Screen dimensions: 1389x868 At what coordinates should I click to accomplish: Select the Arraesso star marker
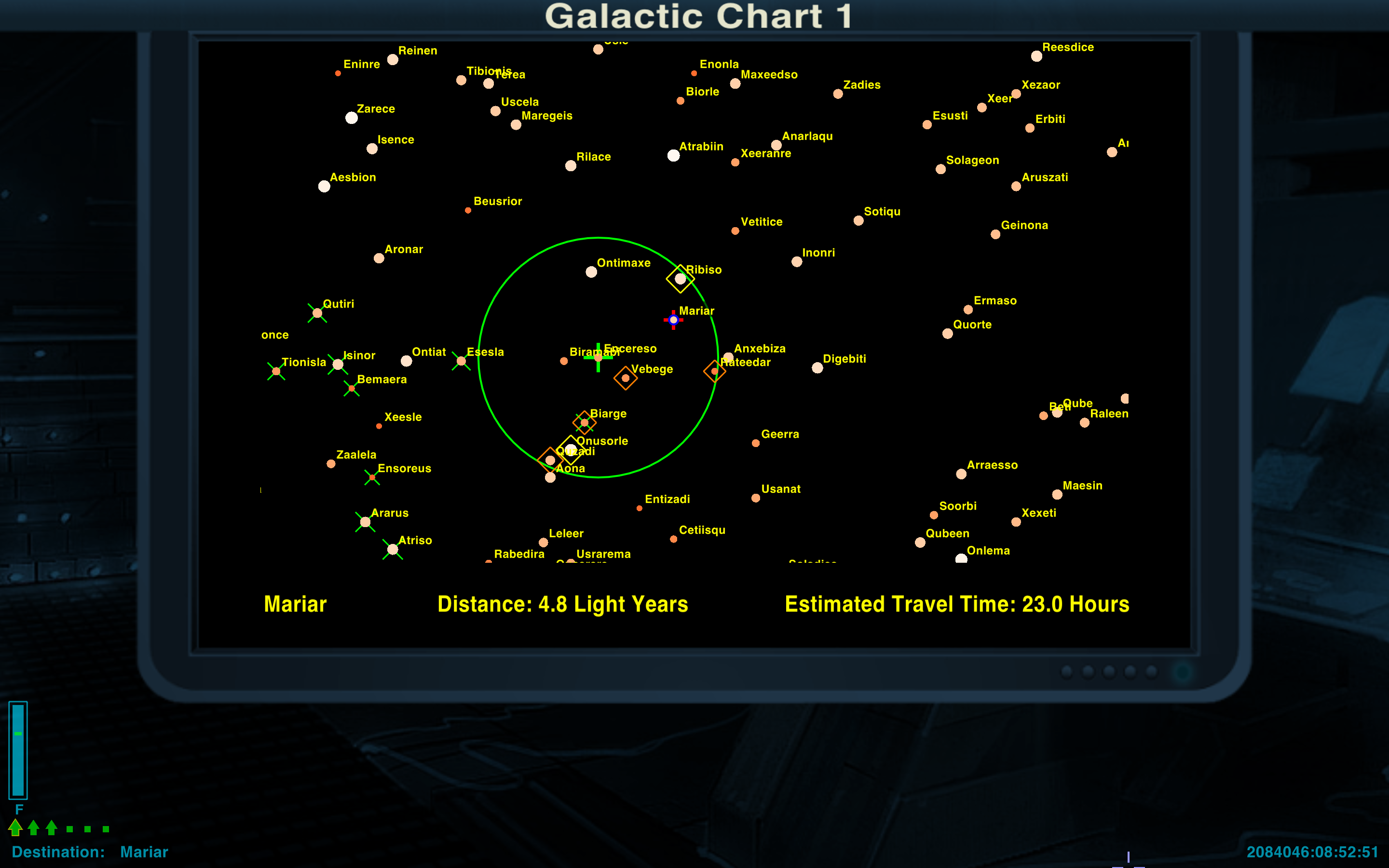click(x=961, y=474)
